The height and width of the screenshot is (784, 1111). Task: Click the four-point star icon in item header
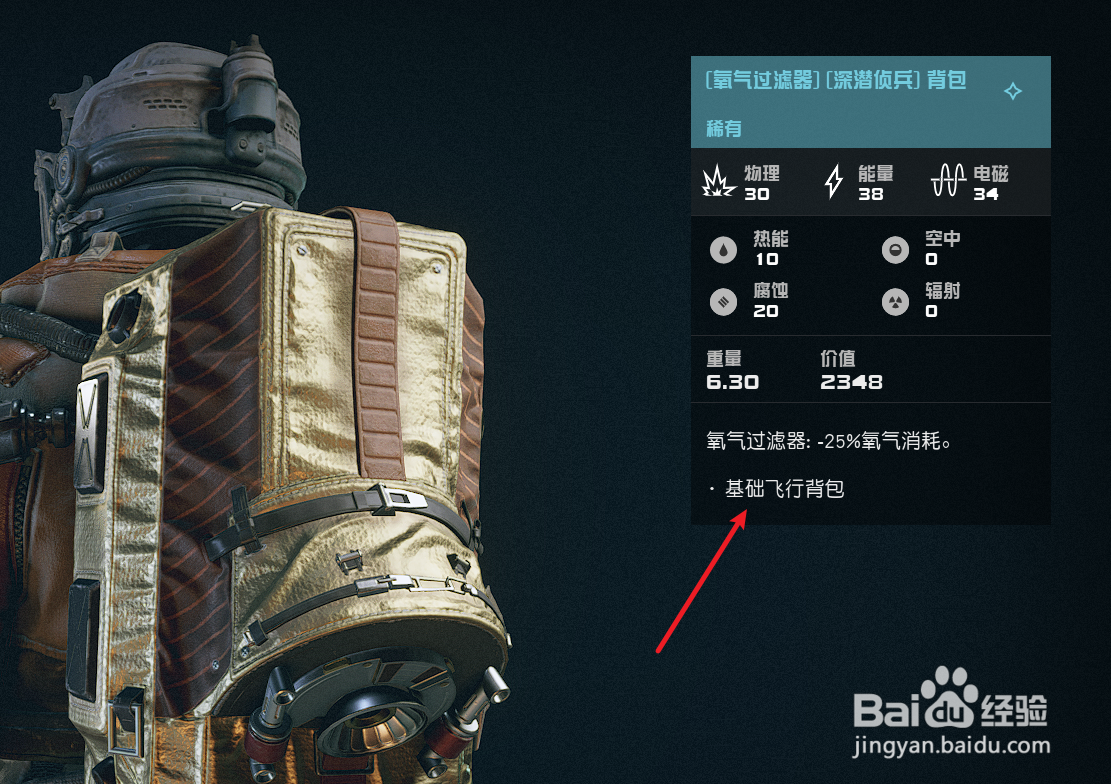tap(1012, 92)
